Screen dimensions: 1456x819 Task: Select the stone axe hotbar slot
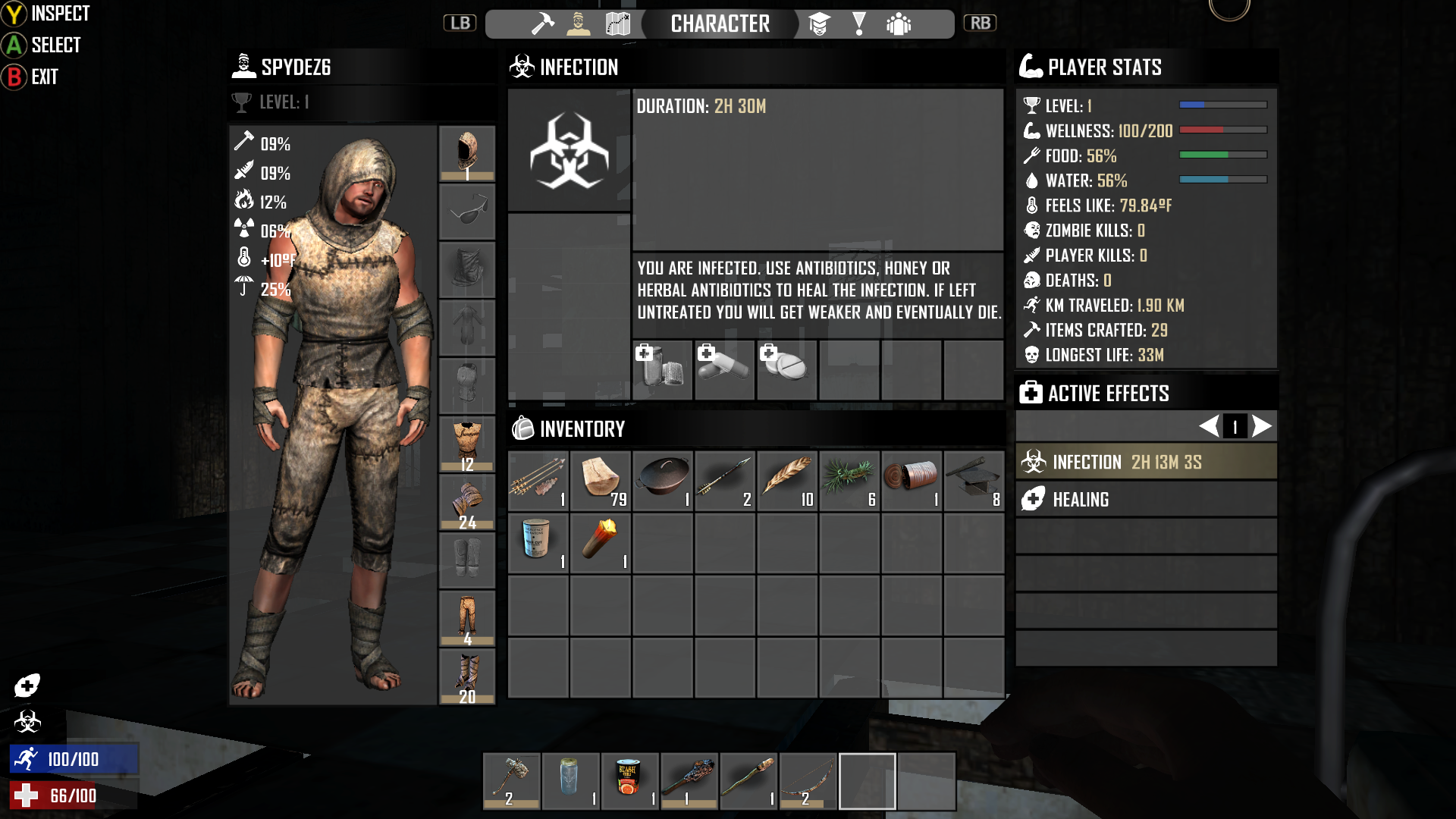[512, 781]
